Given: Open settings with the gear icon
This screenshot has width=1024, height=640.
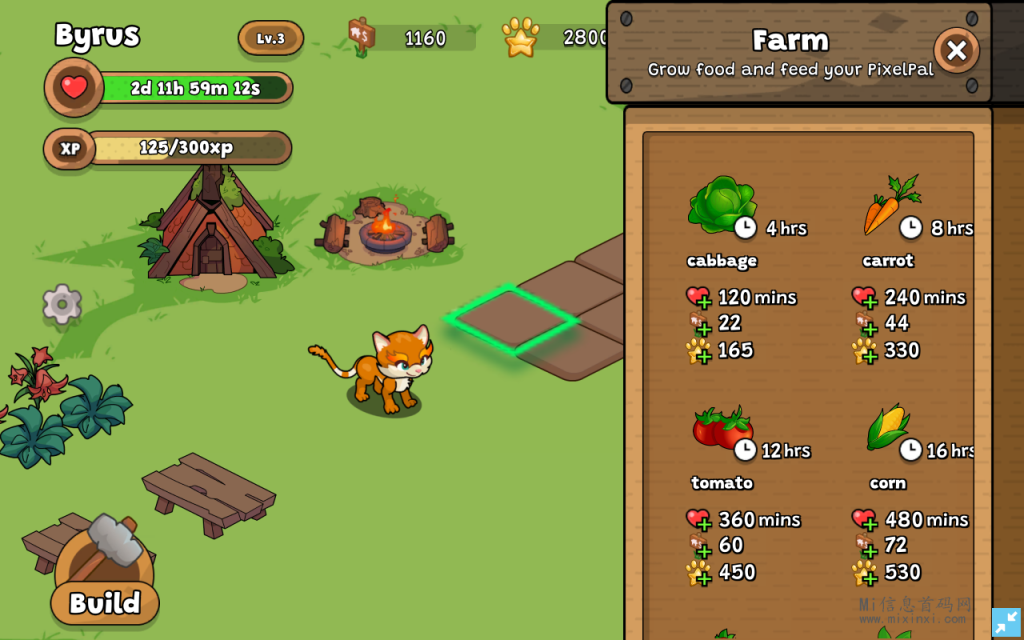Looking at the screenshot, I should point(62,304).
